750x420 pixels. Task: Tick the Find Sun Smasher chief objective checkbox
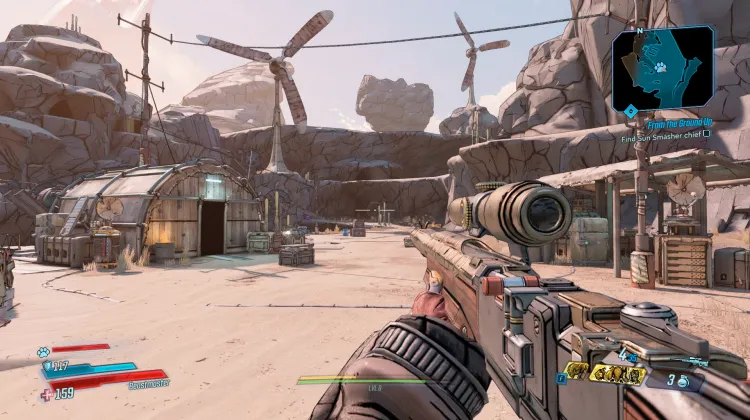(706, 135)
